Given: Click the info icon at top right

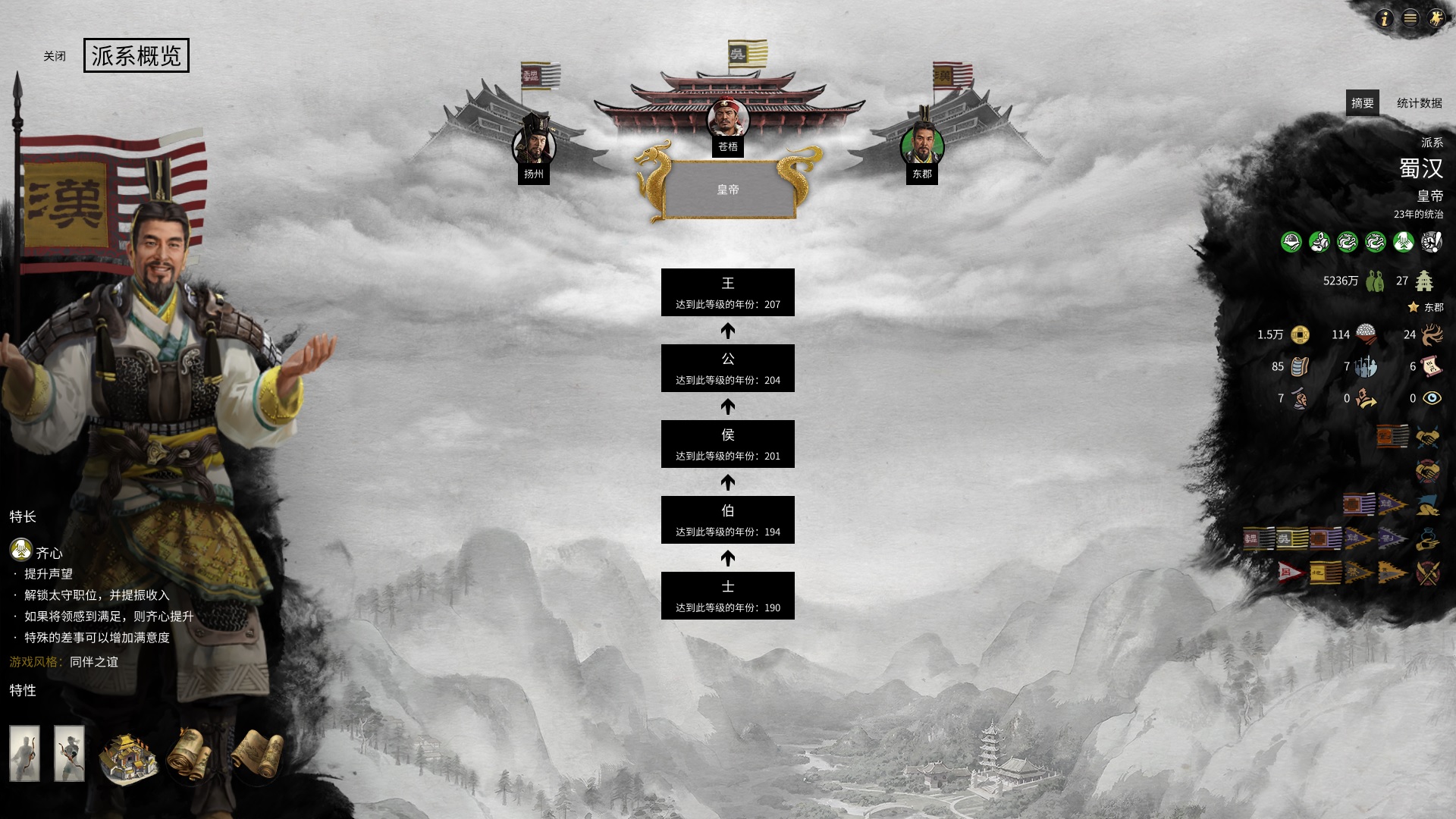Looking at the screenshot, I should [x=1386, y=19].
